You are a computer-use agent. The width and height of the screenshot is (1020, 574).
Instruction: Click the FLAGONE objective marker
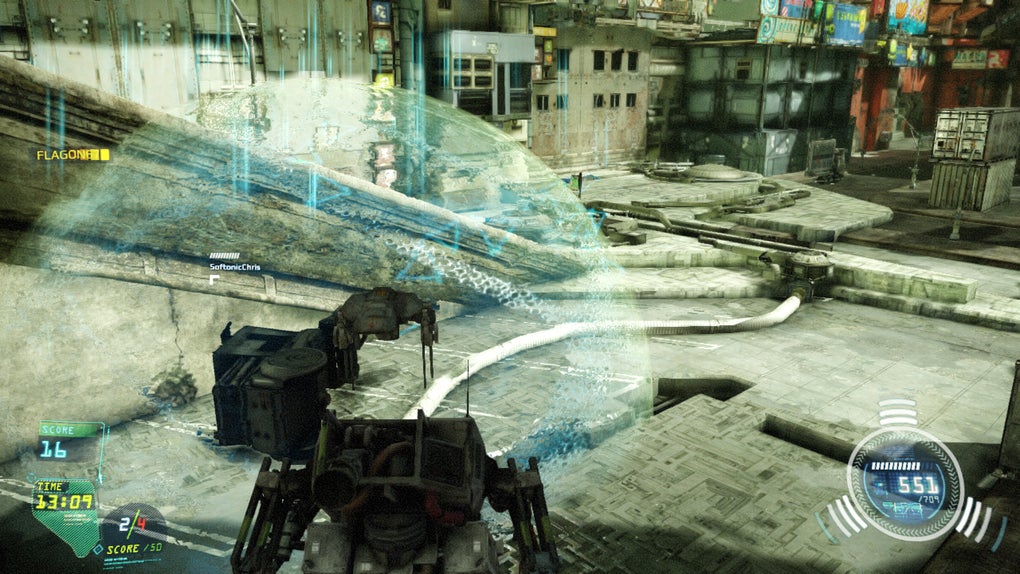tap(72, 155)
